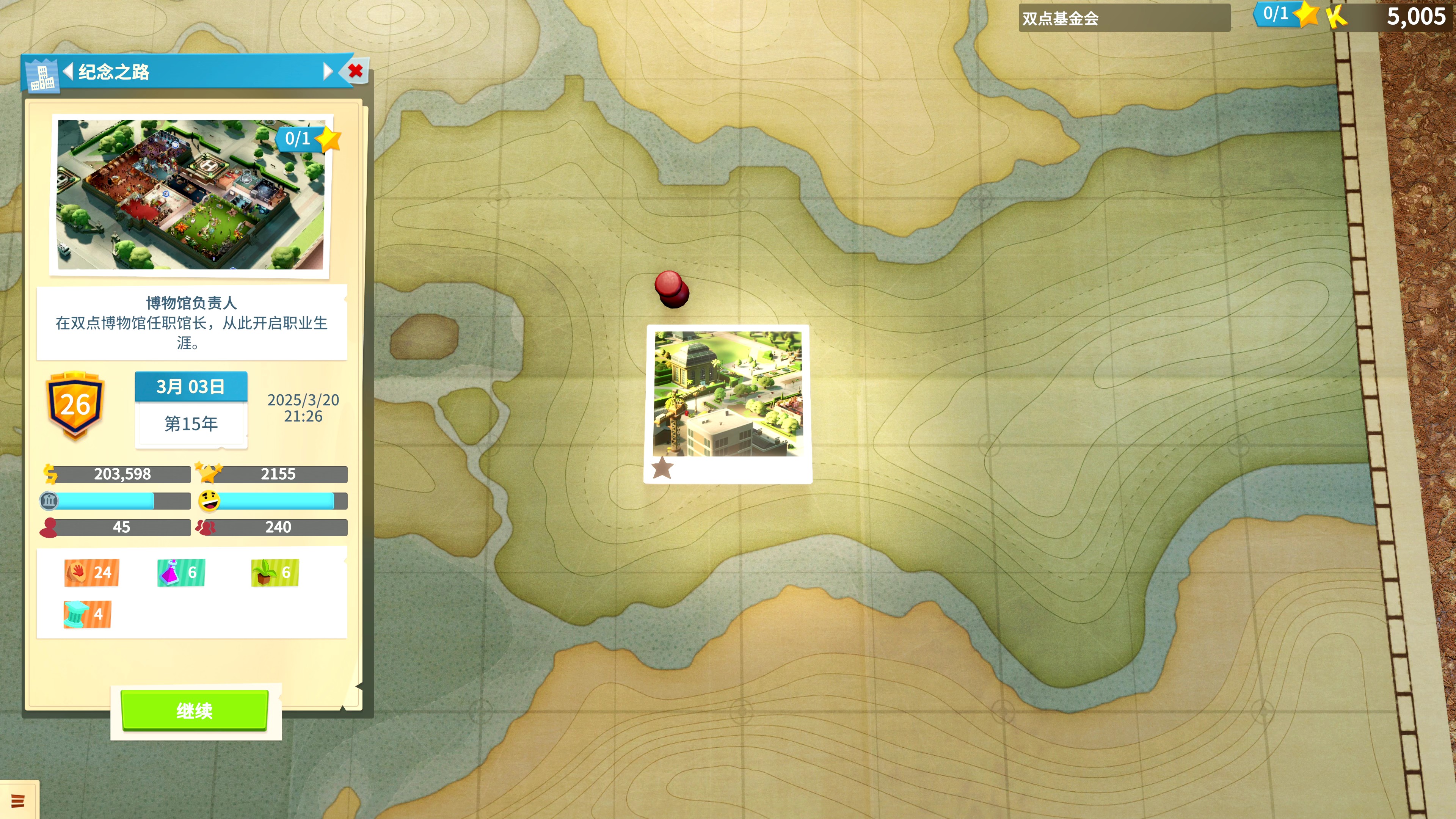Click the pillar resource icon showing 4

click(x=86, y=614)
